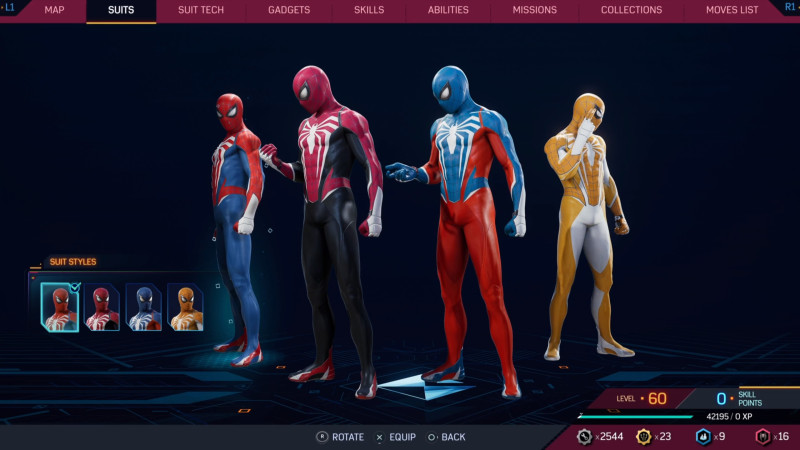Viewport: 800px width, 450px height.
Task: Open the Moves List tab
Action: tap(732, 10)
